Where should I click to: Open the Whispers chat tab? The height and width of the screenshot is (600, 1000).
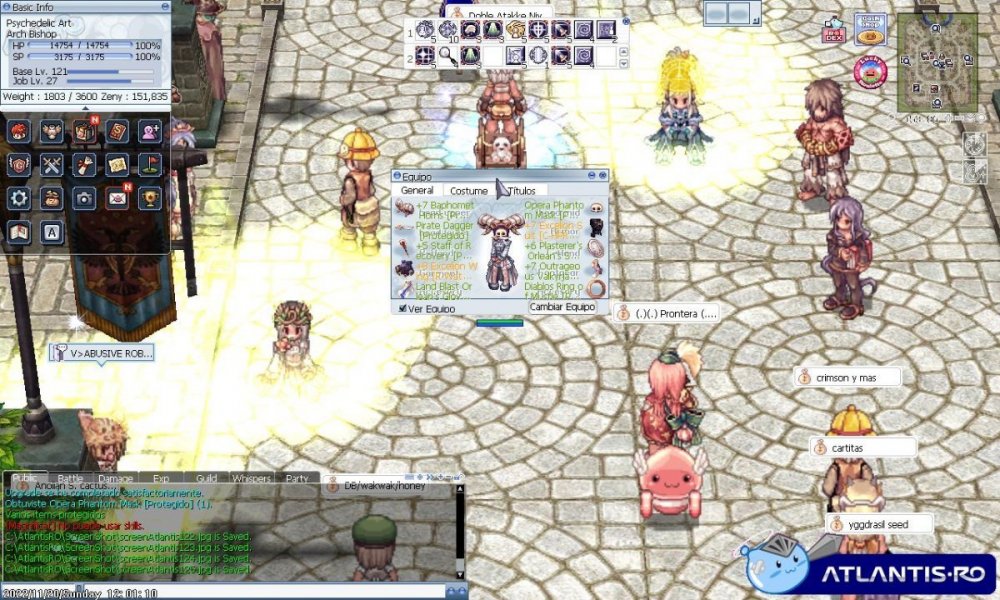pyautogui.click(x=251, y=478)
